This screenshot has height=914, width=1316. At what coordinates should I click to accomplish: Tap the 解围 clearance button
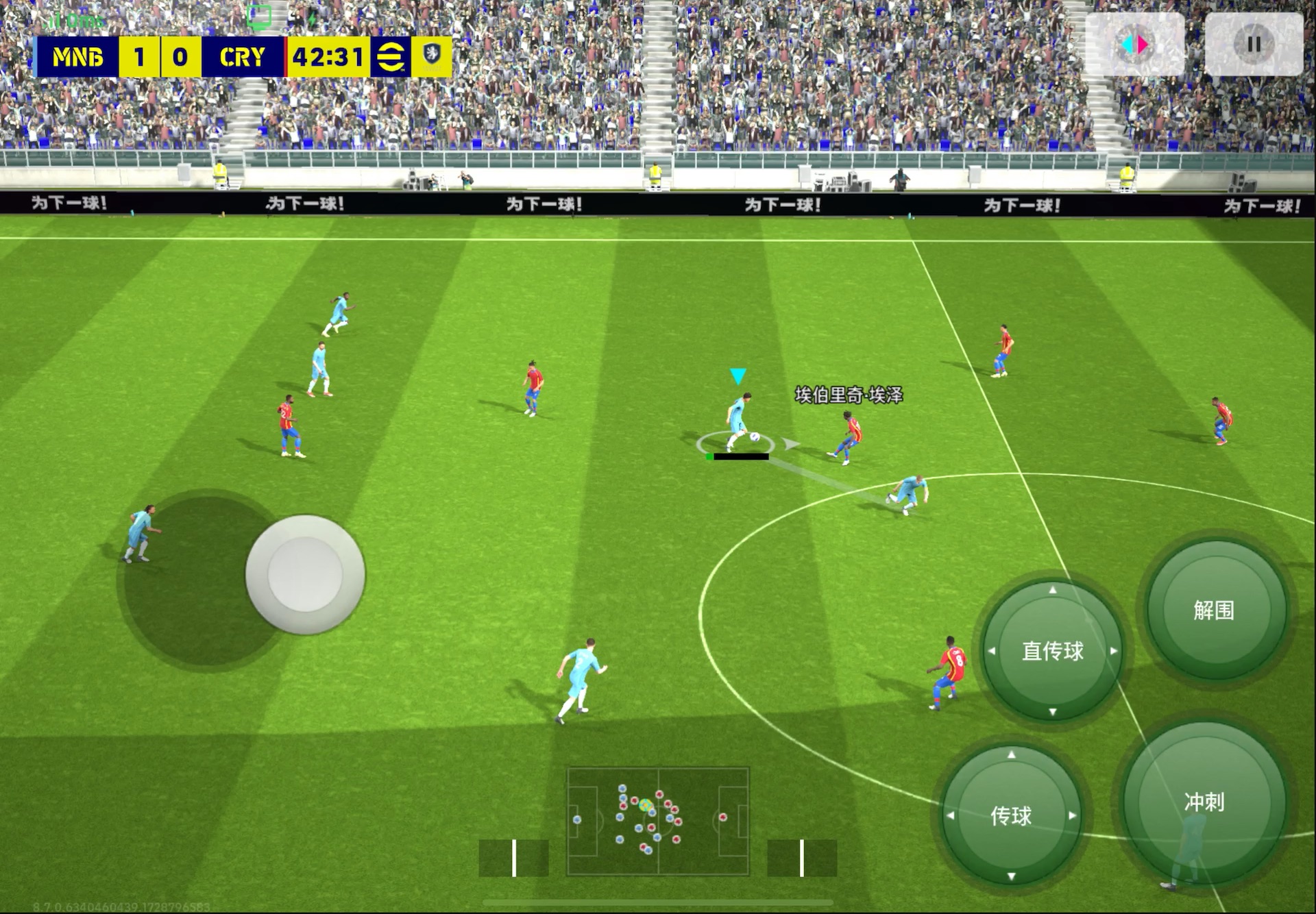tap(1214, 610)
